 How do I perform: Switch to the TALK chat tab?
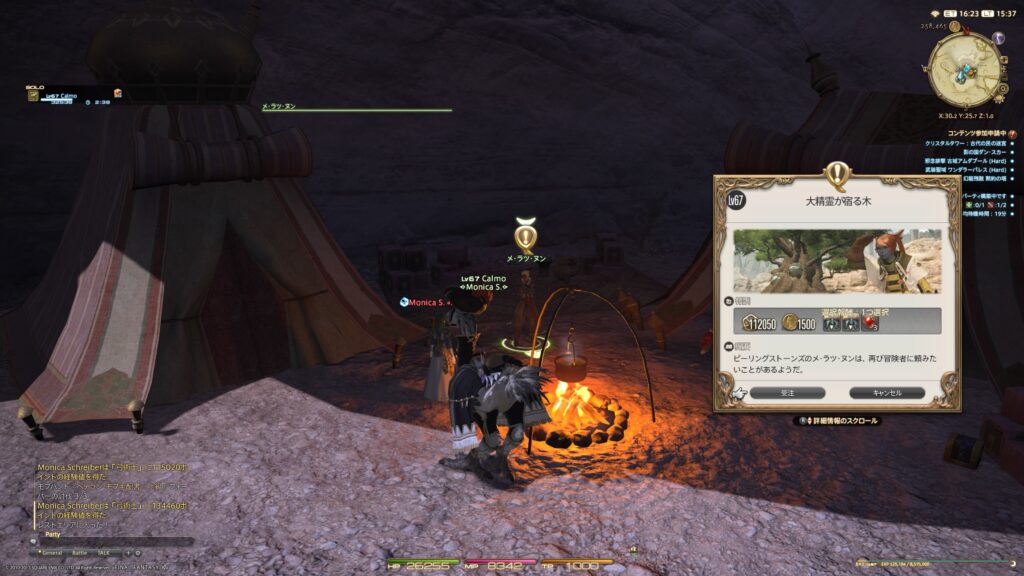[103, 552]
